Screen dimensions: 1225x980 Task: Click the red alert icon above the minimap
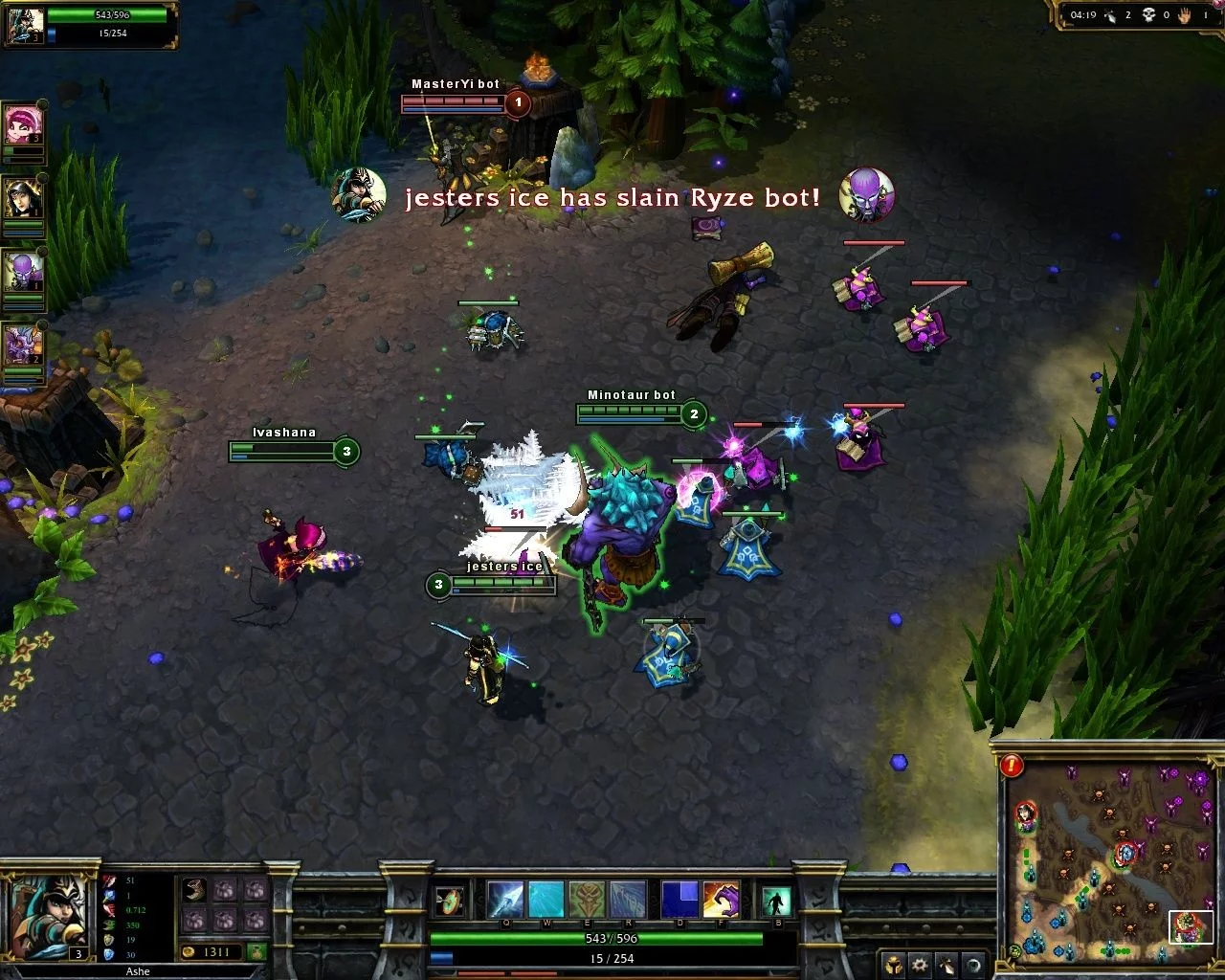(x=1011, y=765)
